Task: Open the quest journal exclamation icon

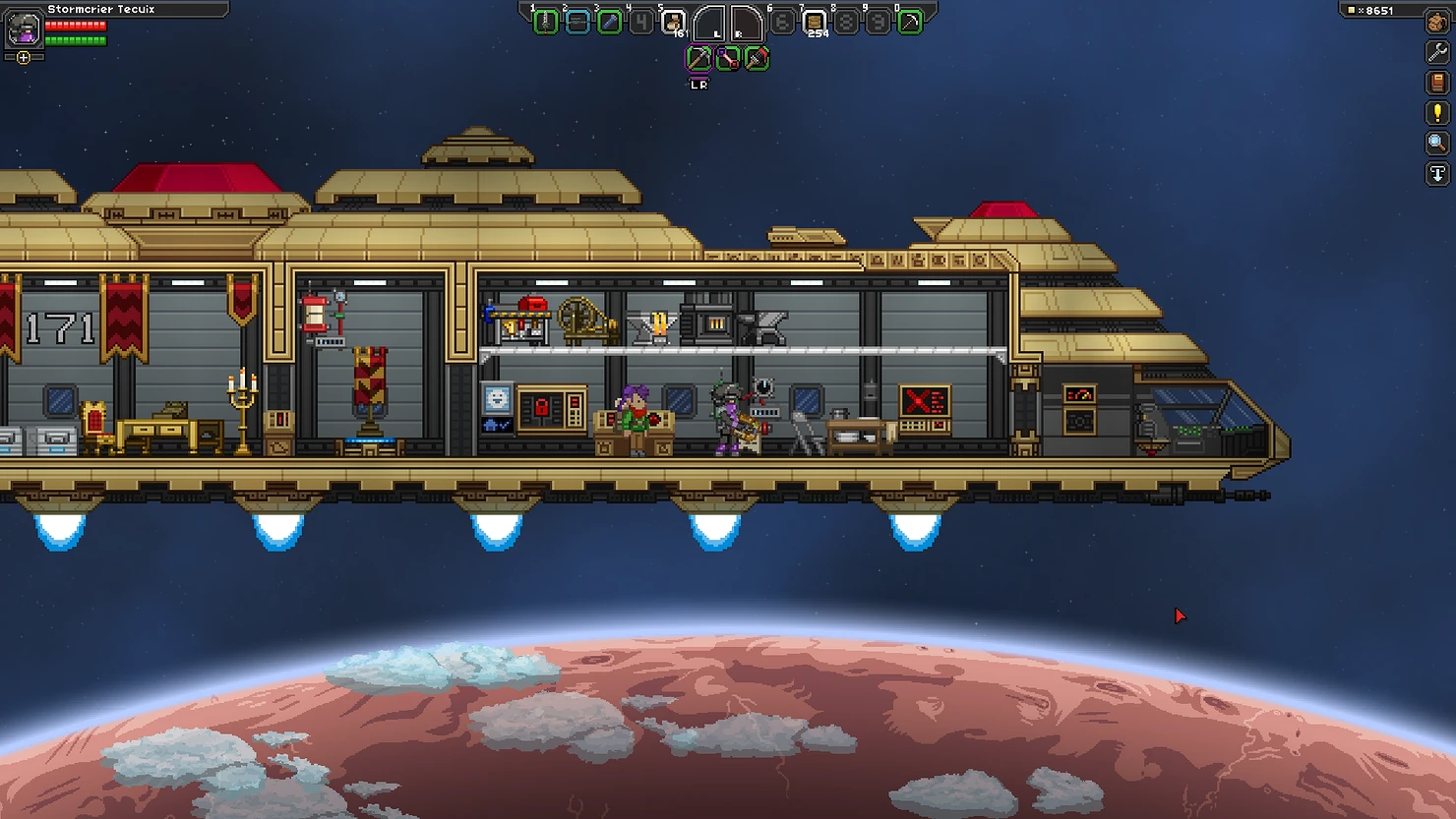Action: tap(1437, 113)
